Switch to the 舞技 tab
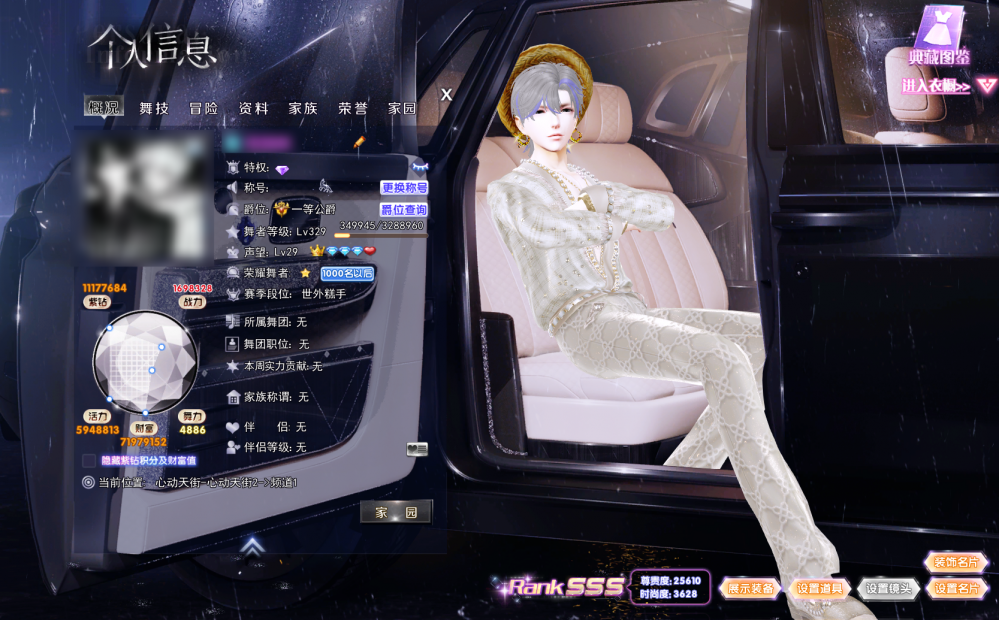This screenshot has width=999, height=620. tap(154, 108)
